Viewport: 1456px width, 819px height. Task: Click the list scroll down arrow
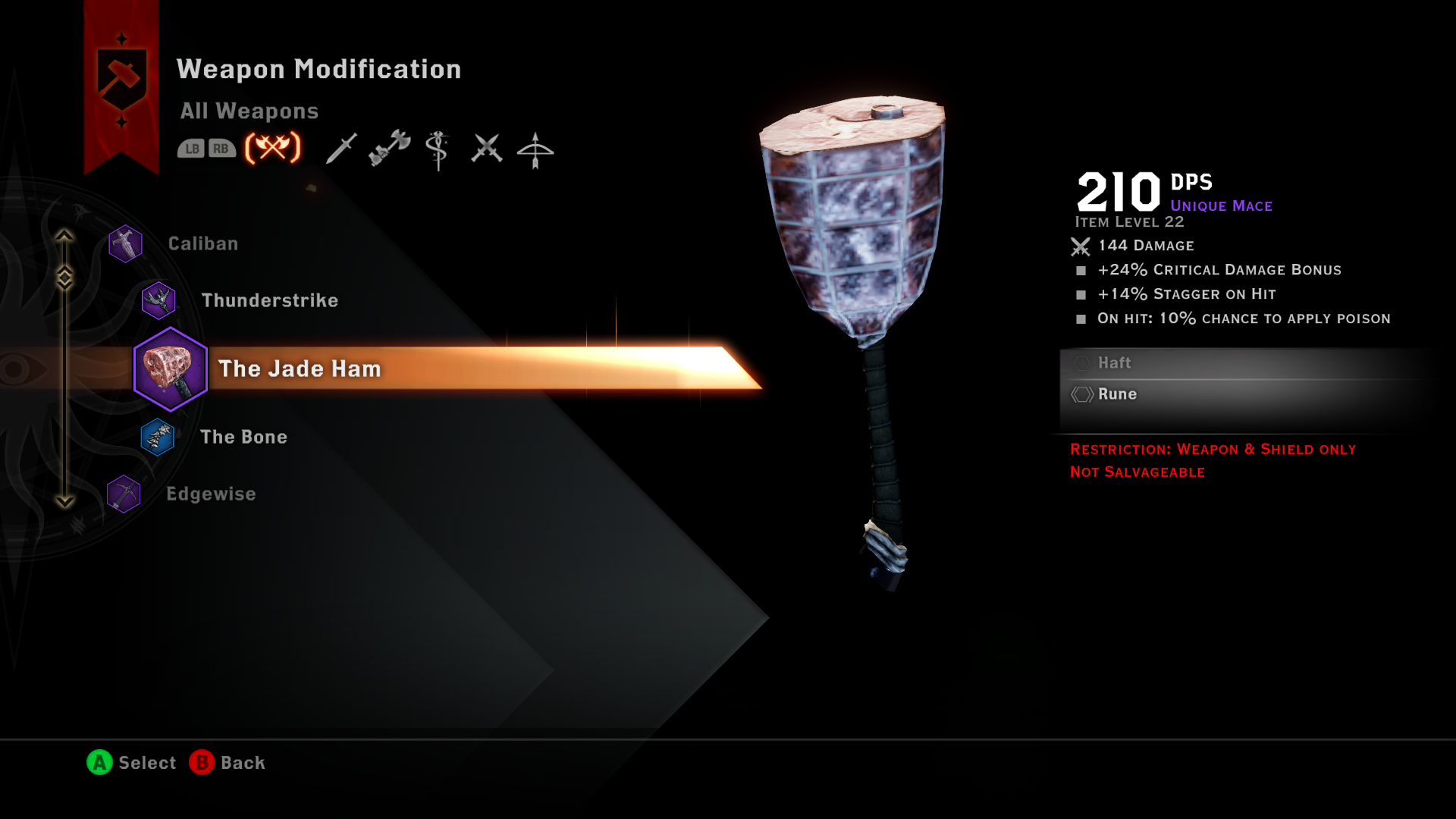64,501
